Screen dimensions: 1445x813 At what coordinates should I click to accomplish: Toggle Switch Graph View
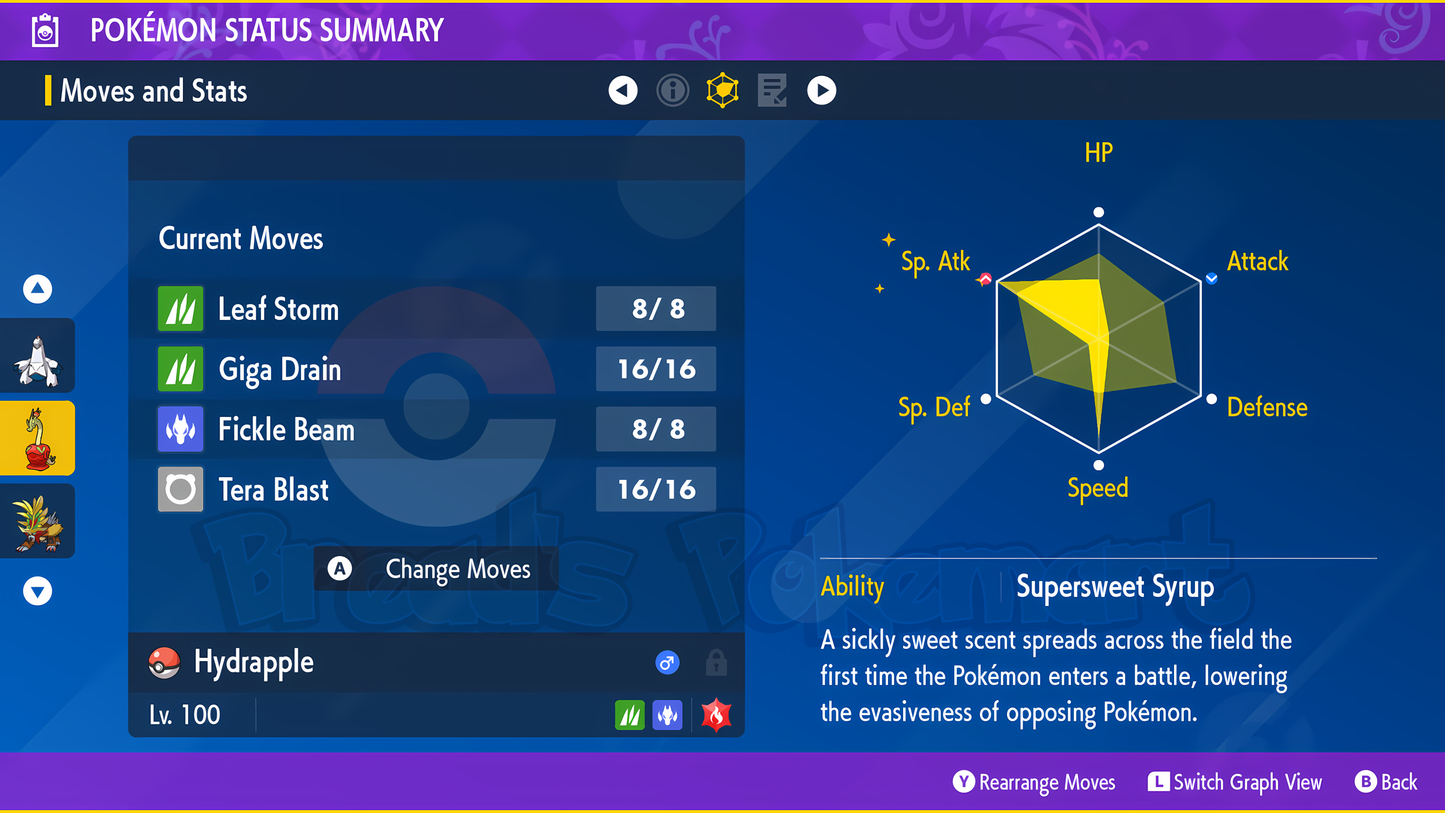click(x=1236, y=782)
